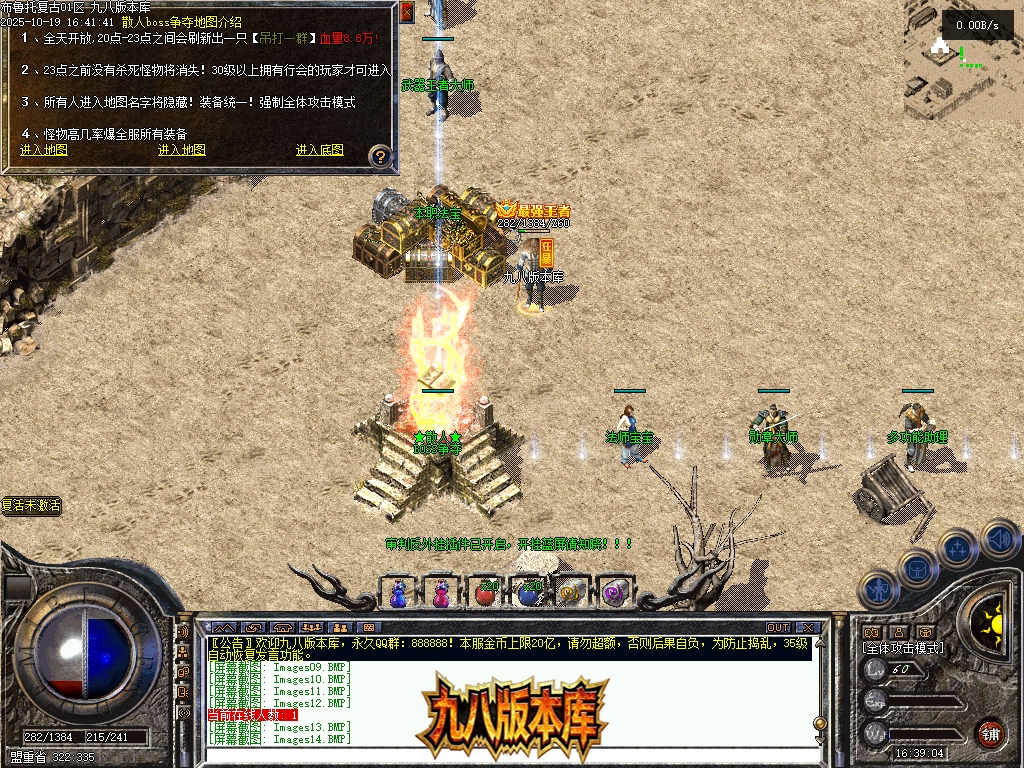Image resolution: width=1024 pixels, height=768 pixels.
Task: Open the bag round button
Action: (916, 569)
